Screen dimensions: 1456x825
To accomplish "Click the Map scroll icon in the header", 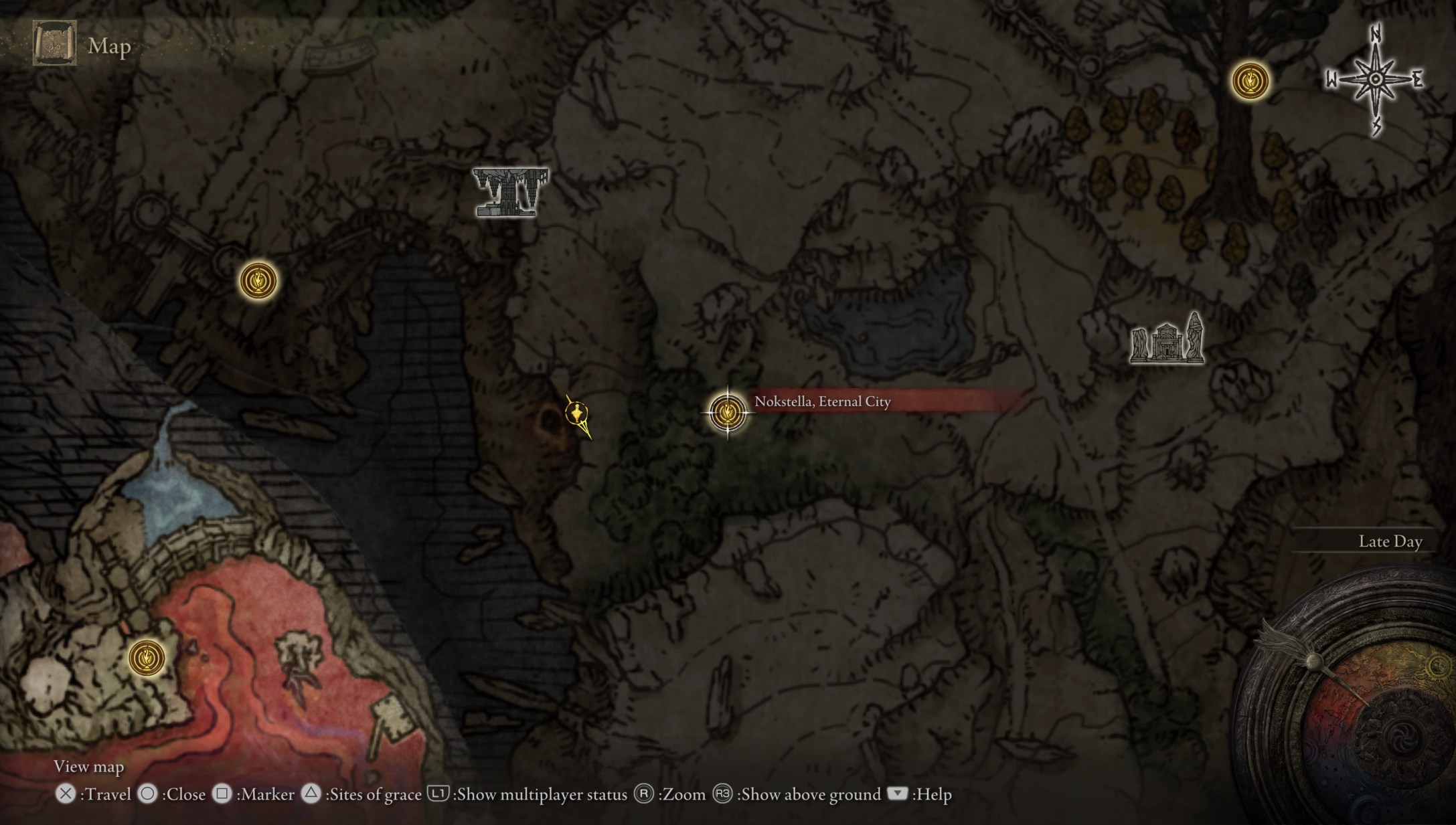I will [x=55, y=44].
